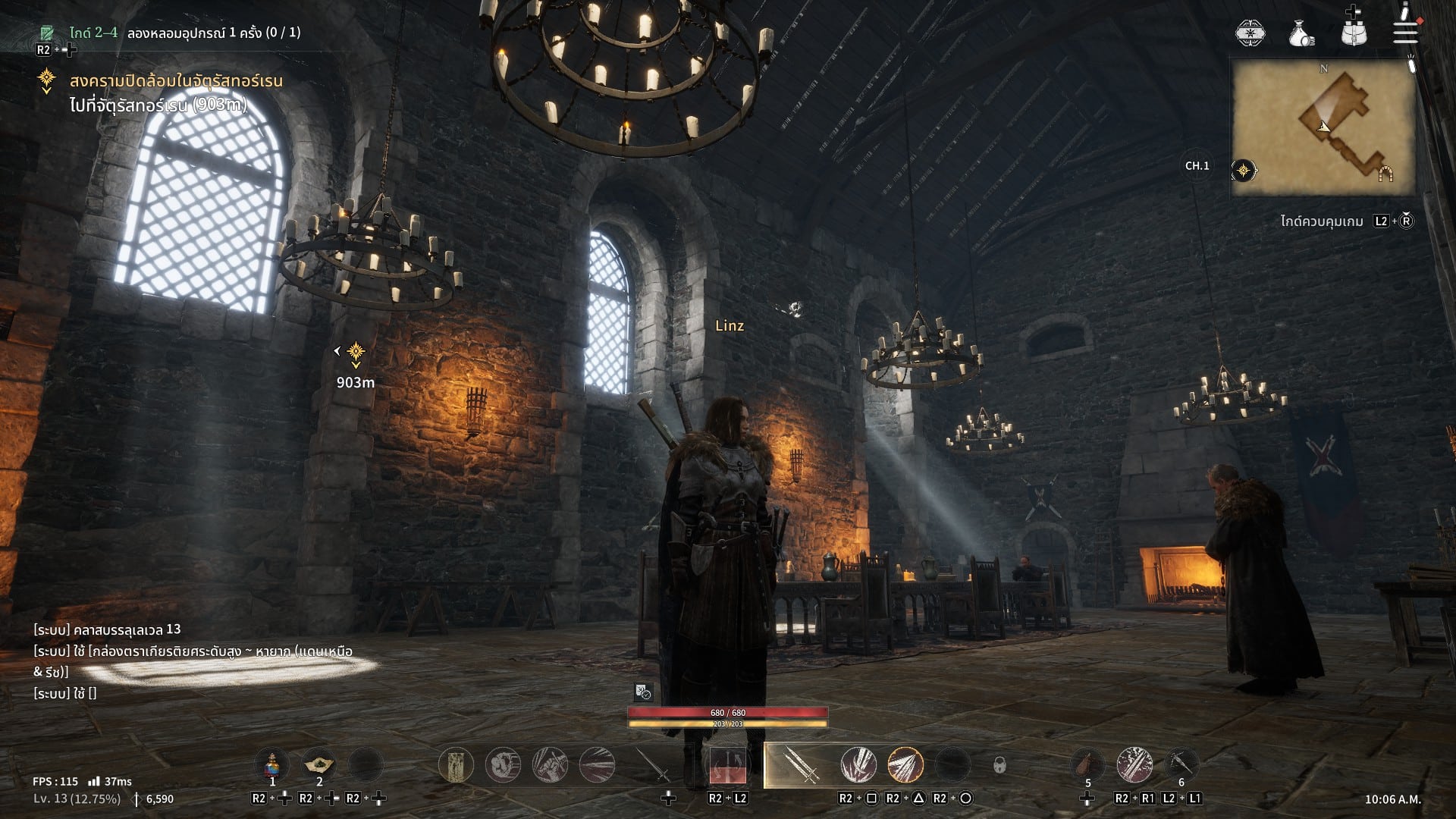1456x819 pixels.
Task: Activate the orange-ringed slash skill
Action: click(x=905, y=765)
